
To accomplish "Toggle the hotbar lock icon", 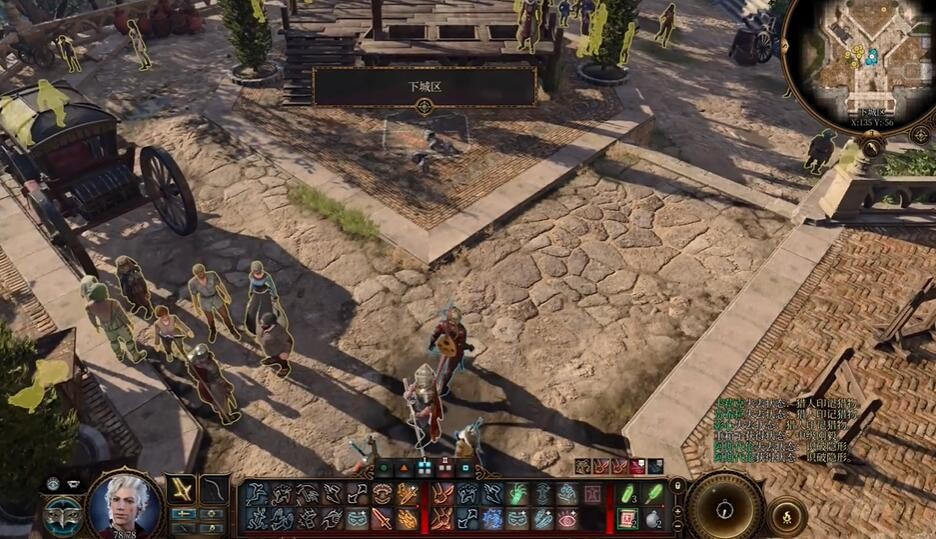I will (677, 486).
